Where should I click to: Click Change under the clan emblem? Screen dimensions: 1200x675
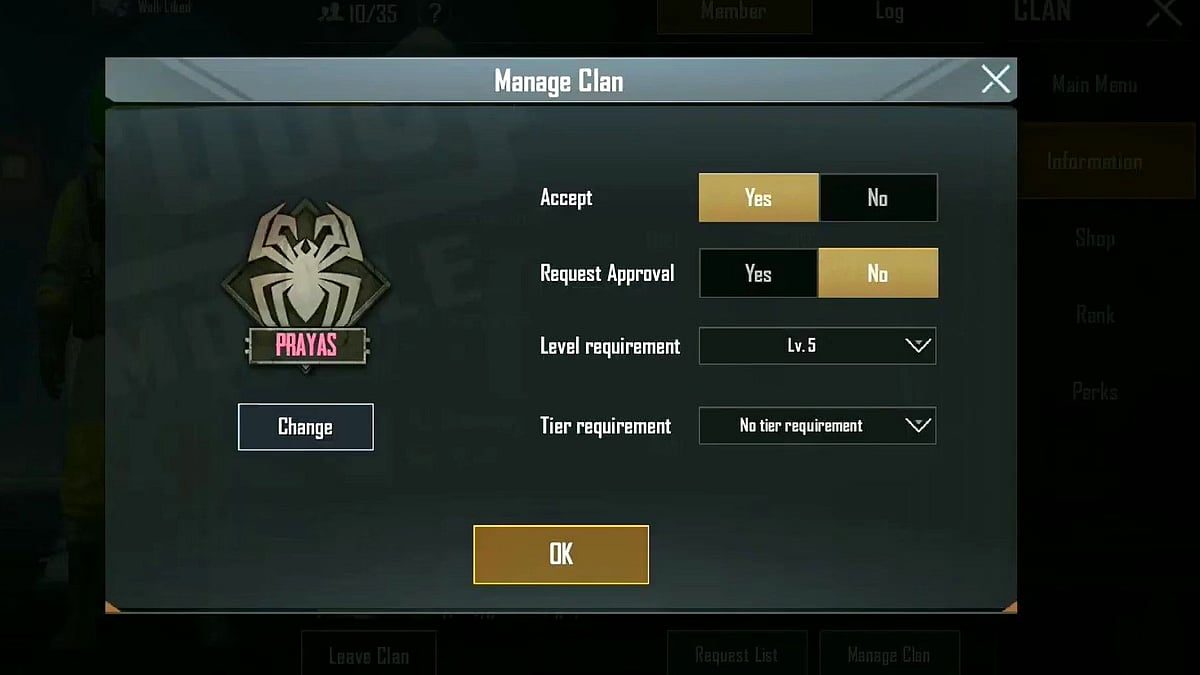click(305, 427)
